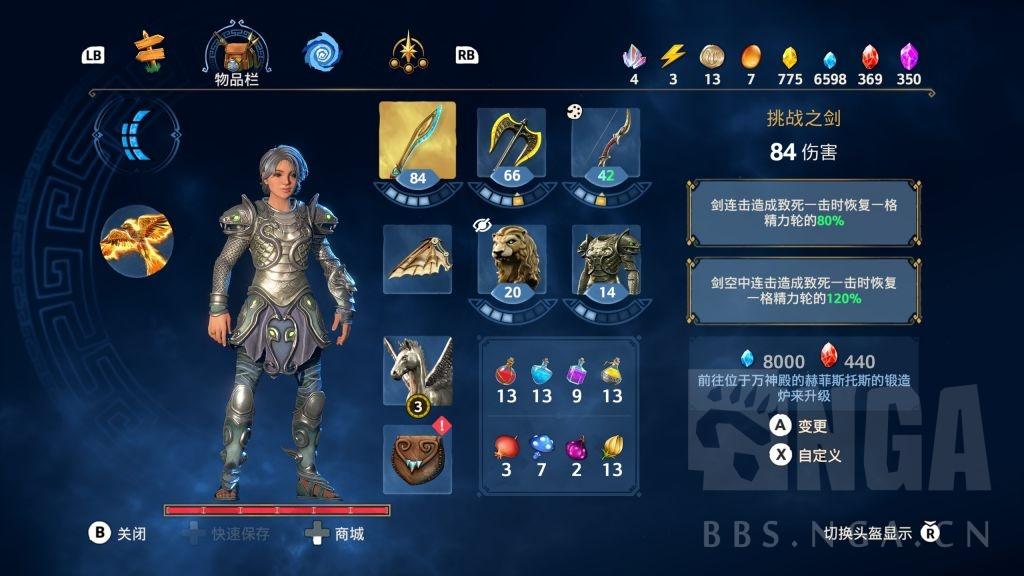
Task: Choose the winged horse mount slot
Action: click(x=417, y=369)
